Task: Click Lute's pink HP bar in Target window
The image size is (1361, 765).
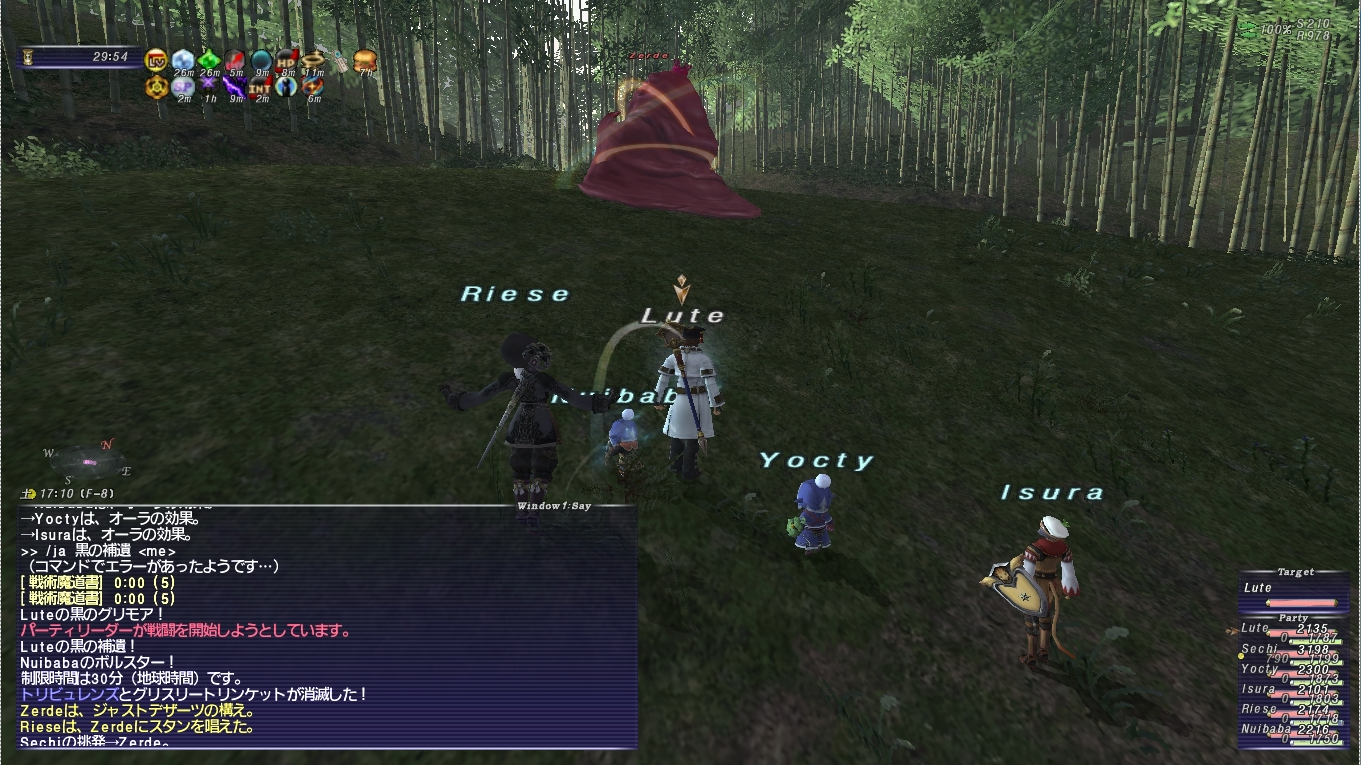Action: 1301,602
